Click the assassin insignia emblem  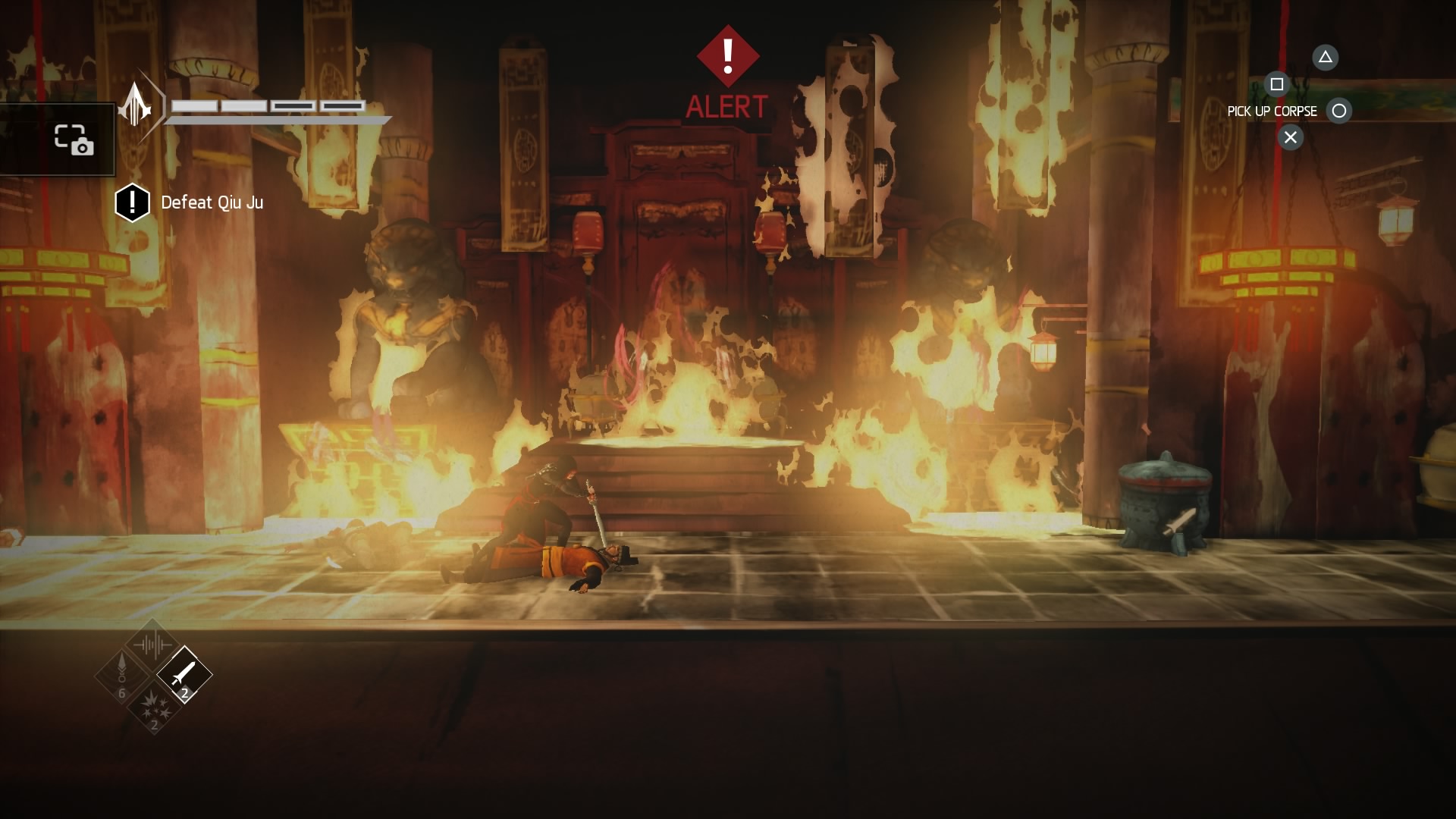(x=136, y=104)
